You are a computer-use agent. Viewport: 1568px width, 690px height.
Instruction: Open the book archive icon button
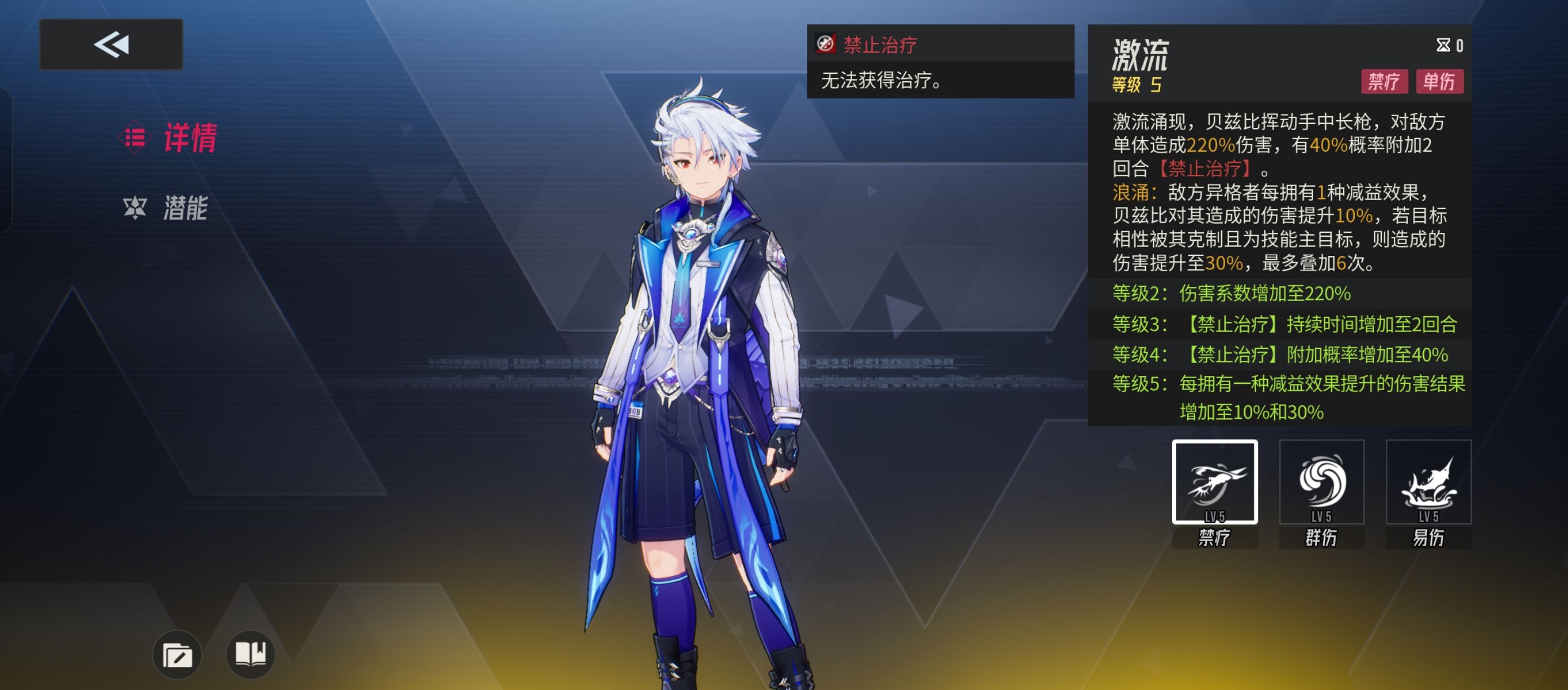(250, 654)
